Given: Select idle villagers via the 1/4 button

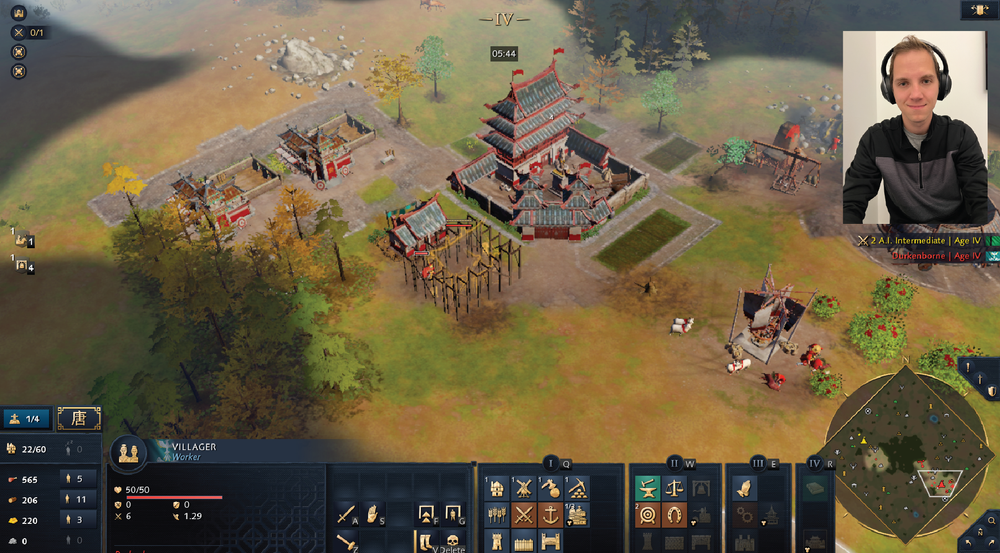Looking at the screenshot, I should [x=27, y=418].
